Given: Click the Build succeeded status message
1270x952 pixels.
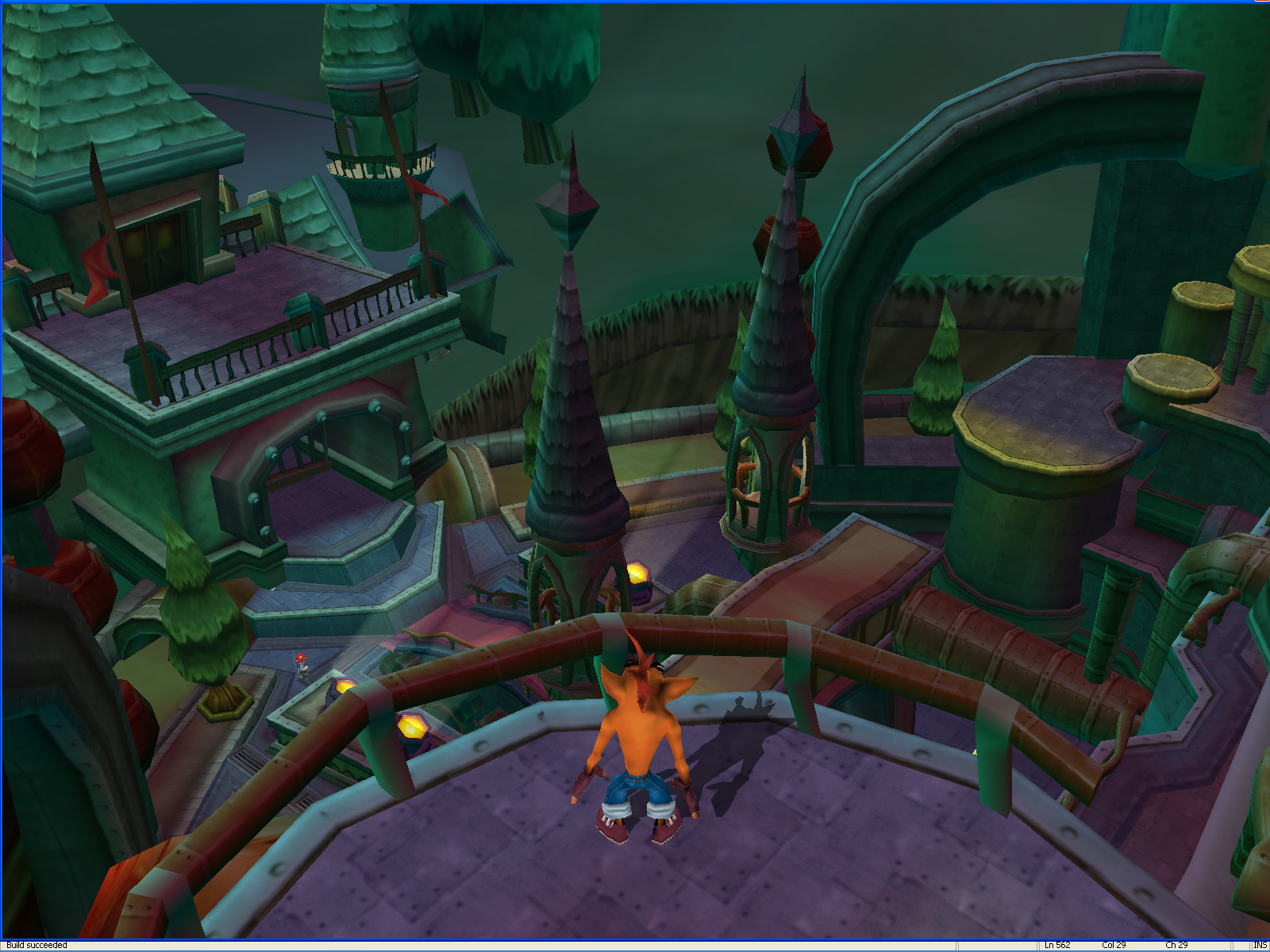Looking at the screenshot, I should click(x=36, y=944).
